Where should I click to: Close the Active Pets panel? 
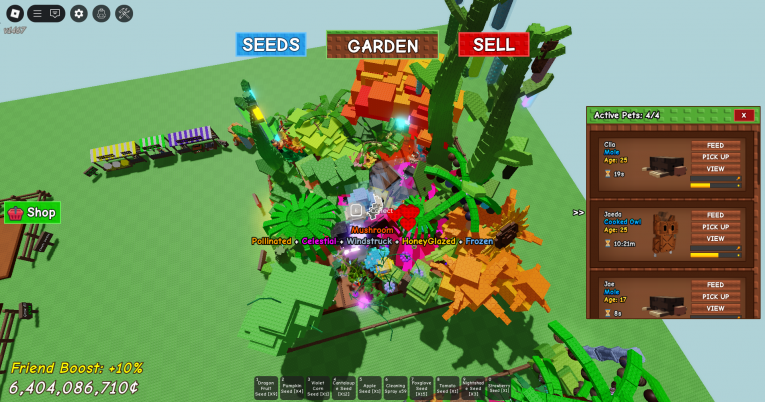tap(743, 115)
